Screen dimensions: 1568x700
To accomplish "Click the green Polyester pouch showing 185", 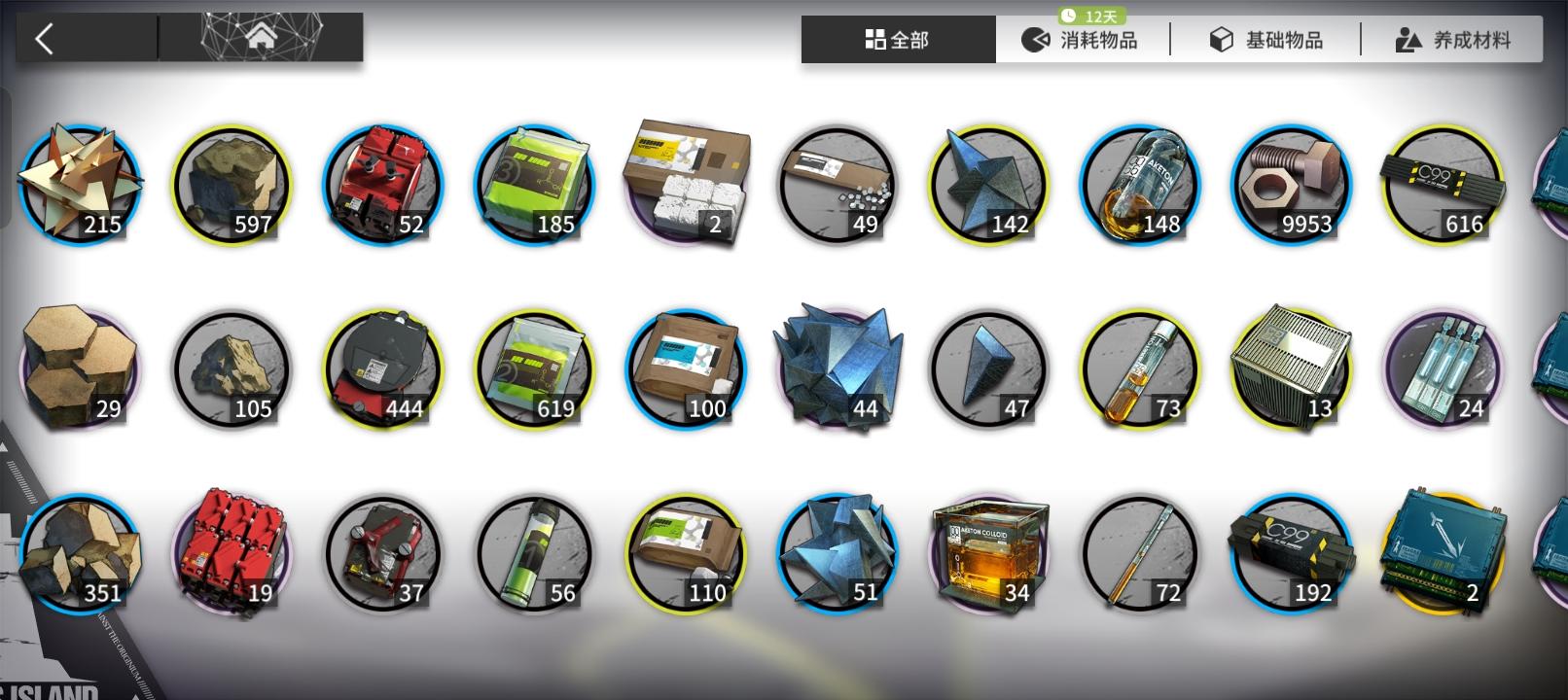I will 533,185.
